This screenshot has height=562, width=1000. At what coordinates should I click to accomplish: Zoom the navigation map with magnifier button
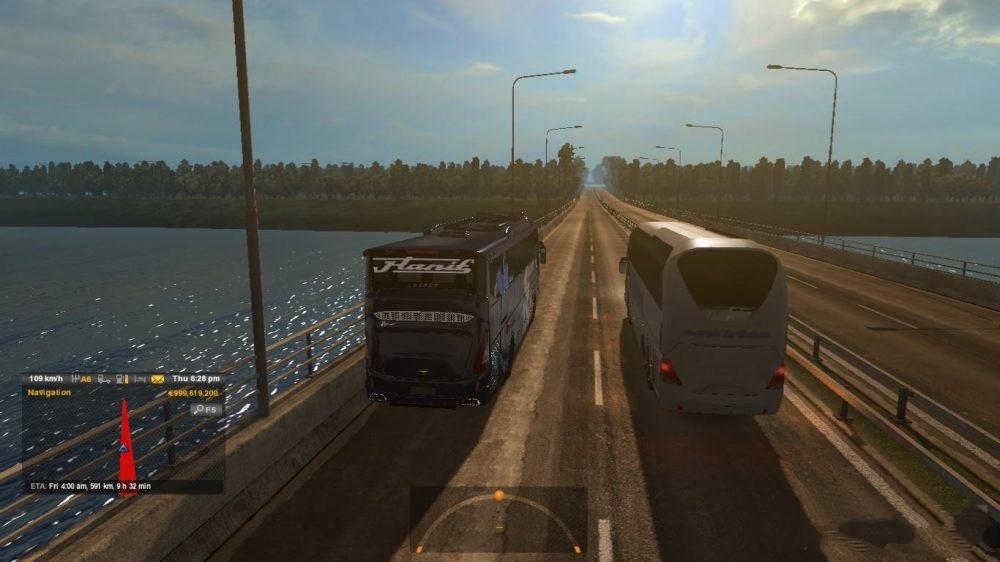point(207,409)
